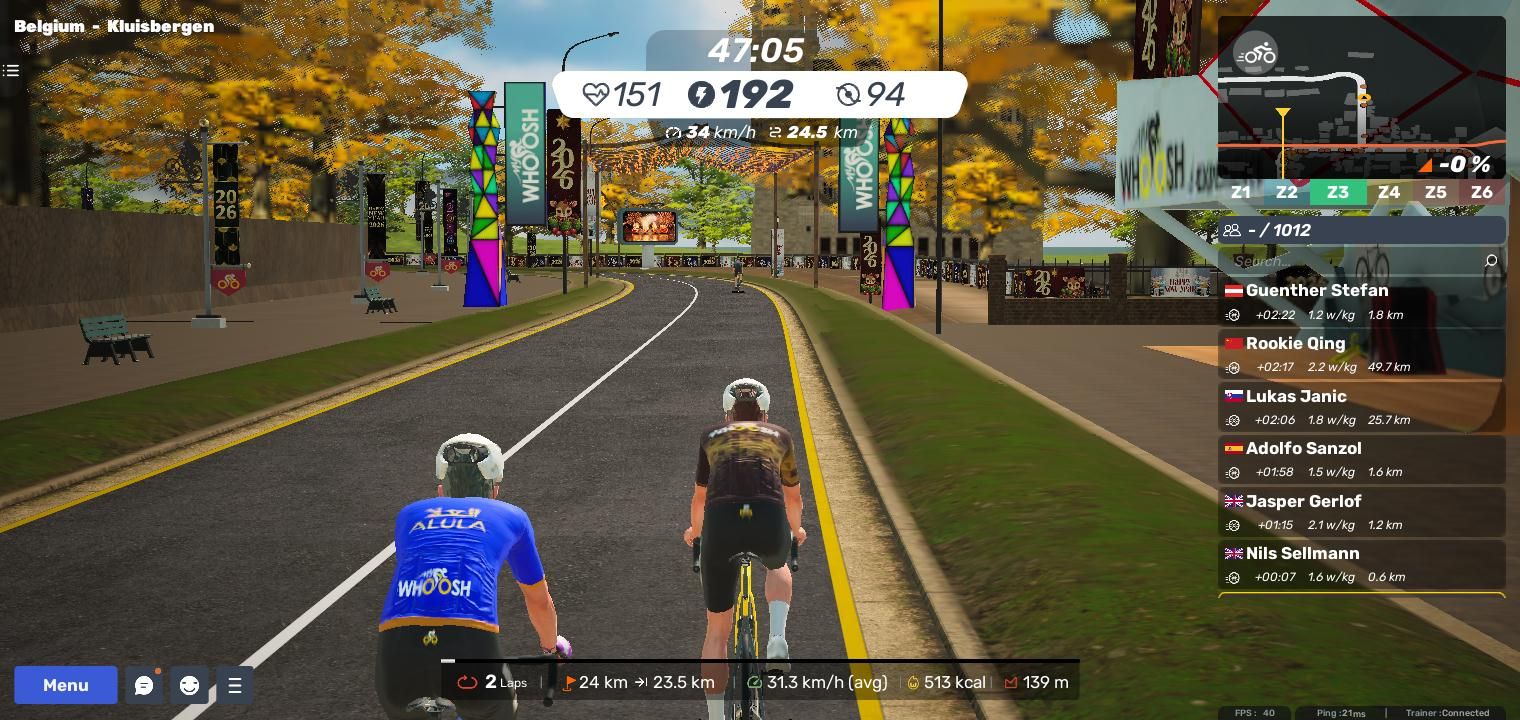Open the chat message bubble icon

click(x=144, y=685)
